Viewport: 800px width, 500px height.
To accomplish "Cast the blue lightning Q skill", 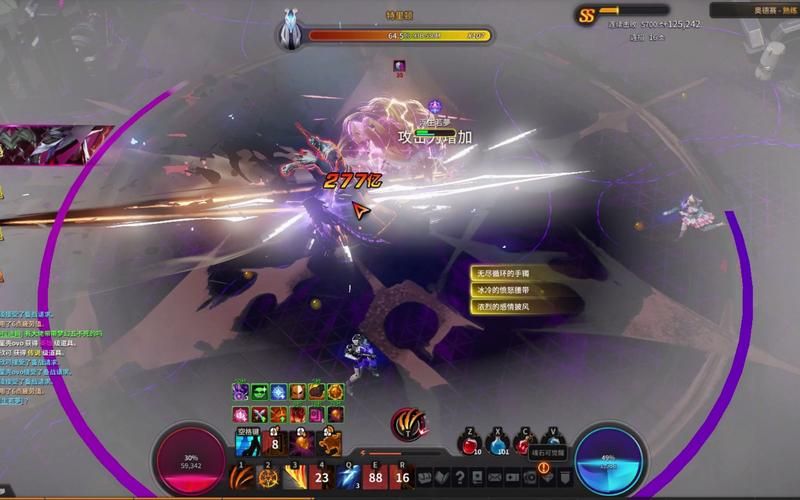I will click(348, 477).
